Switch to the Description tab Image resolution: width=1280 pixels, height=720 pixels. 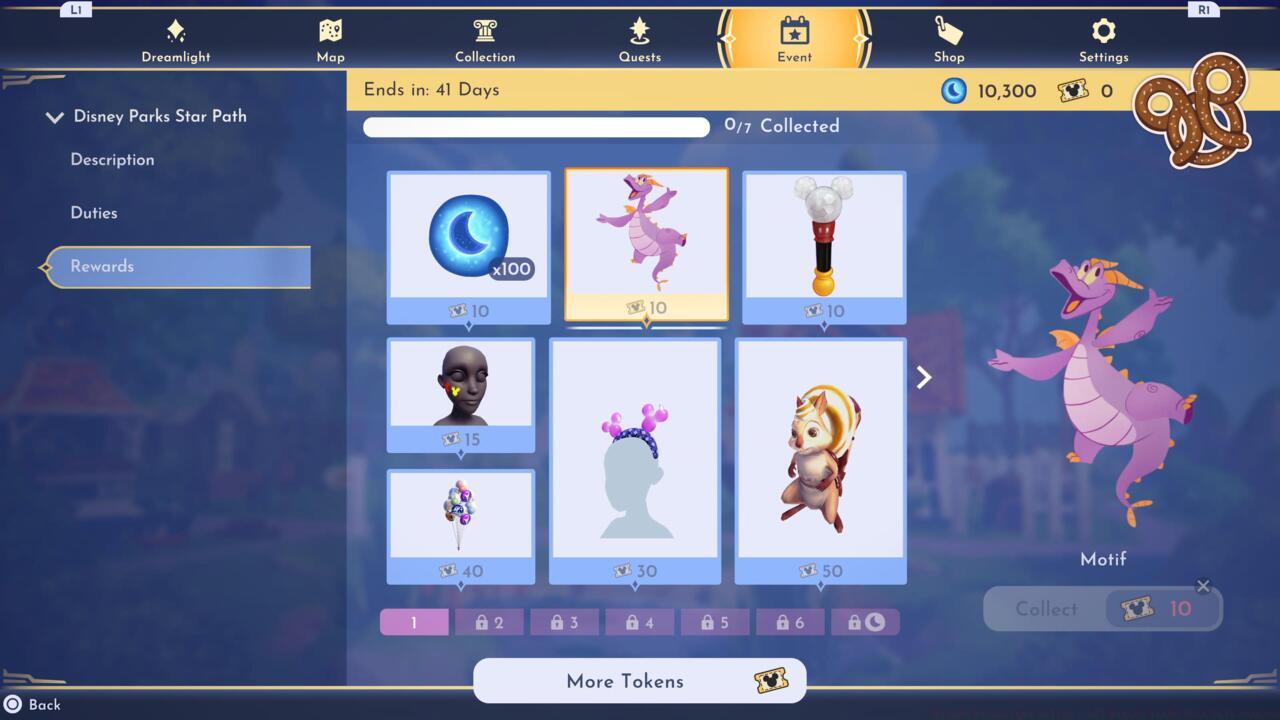111,159
